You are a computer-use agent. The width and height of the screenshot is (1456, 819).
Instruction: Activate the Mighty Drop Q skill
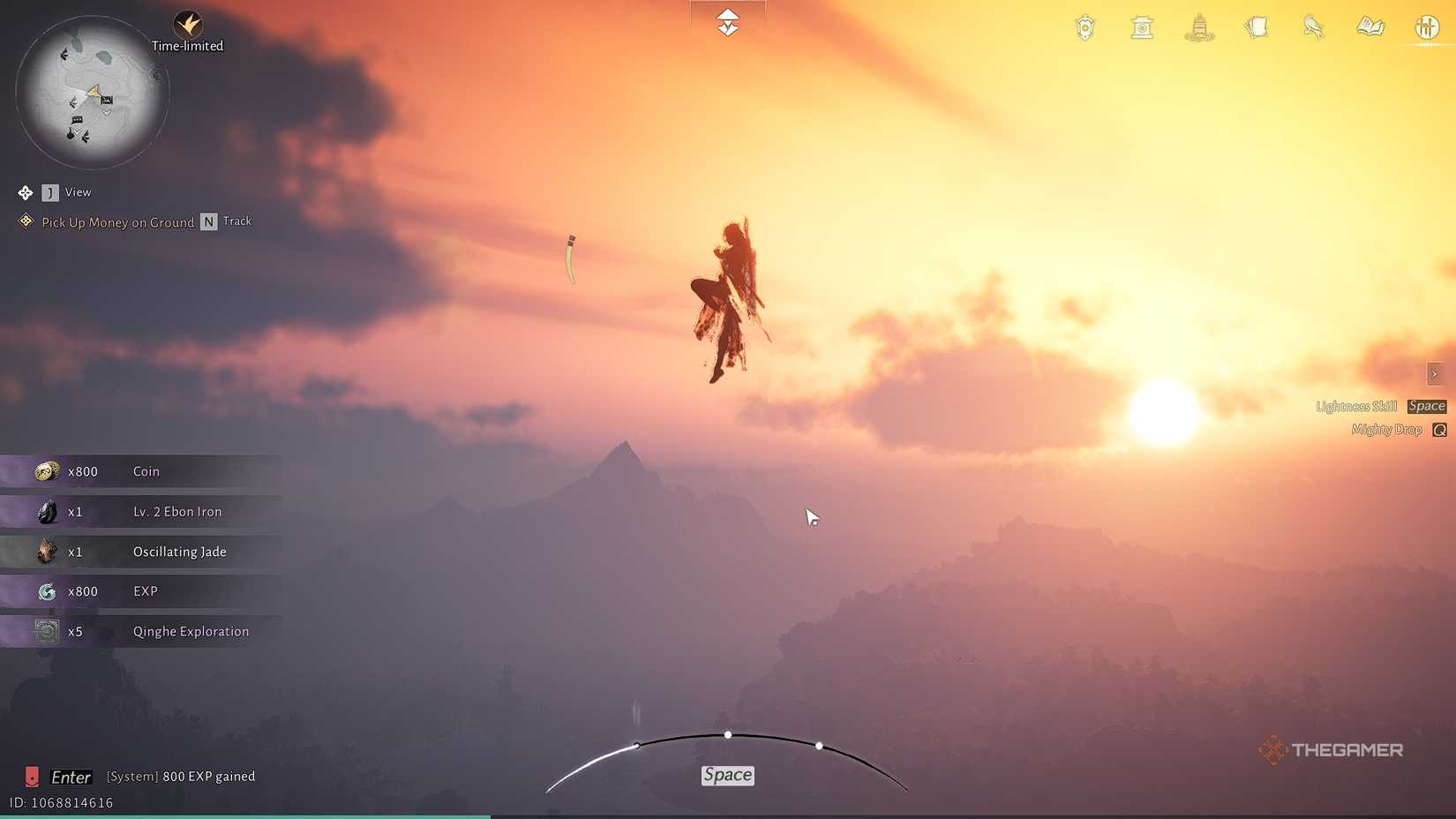[x=1440, y=430]
